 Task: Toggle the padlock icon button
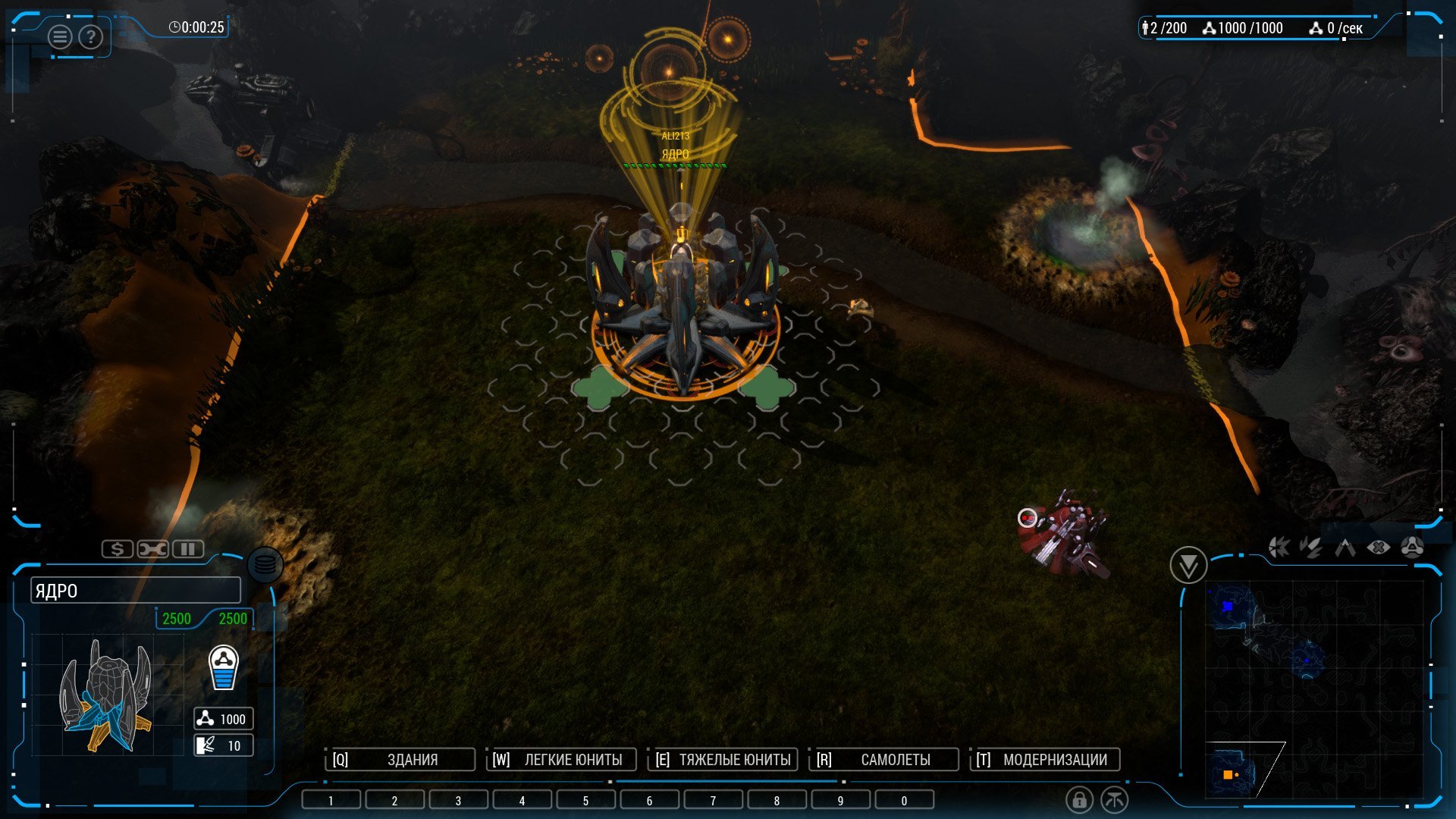(1079, 799)
